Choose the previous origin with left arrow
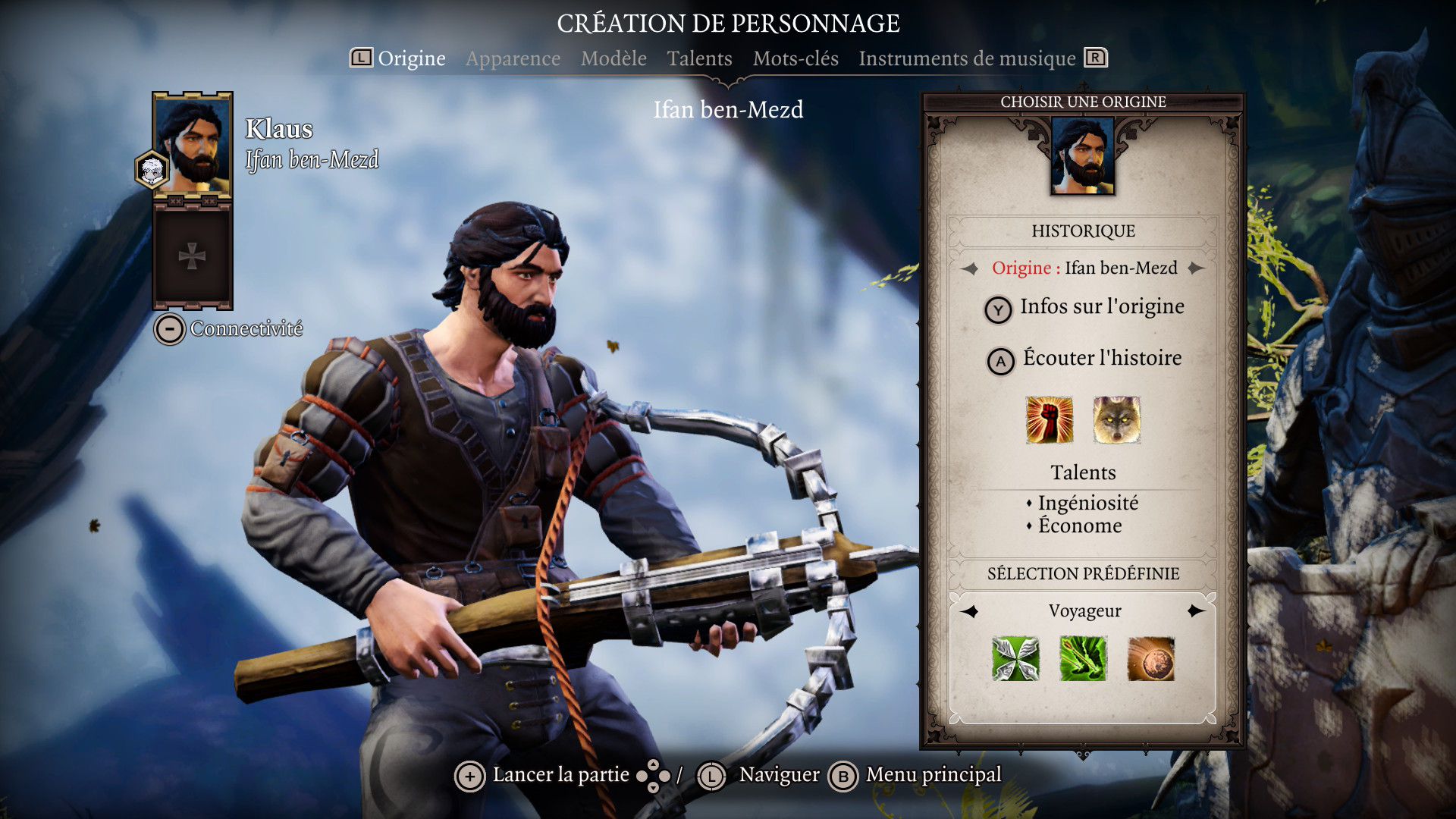 [x=970, y=268]
